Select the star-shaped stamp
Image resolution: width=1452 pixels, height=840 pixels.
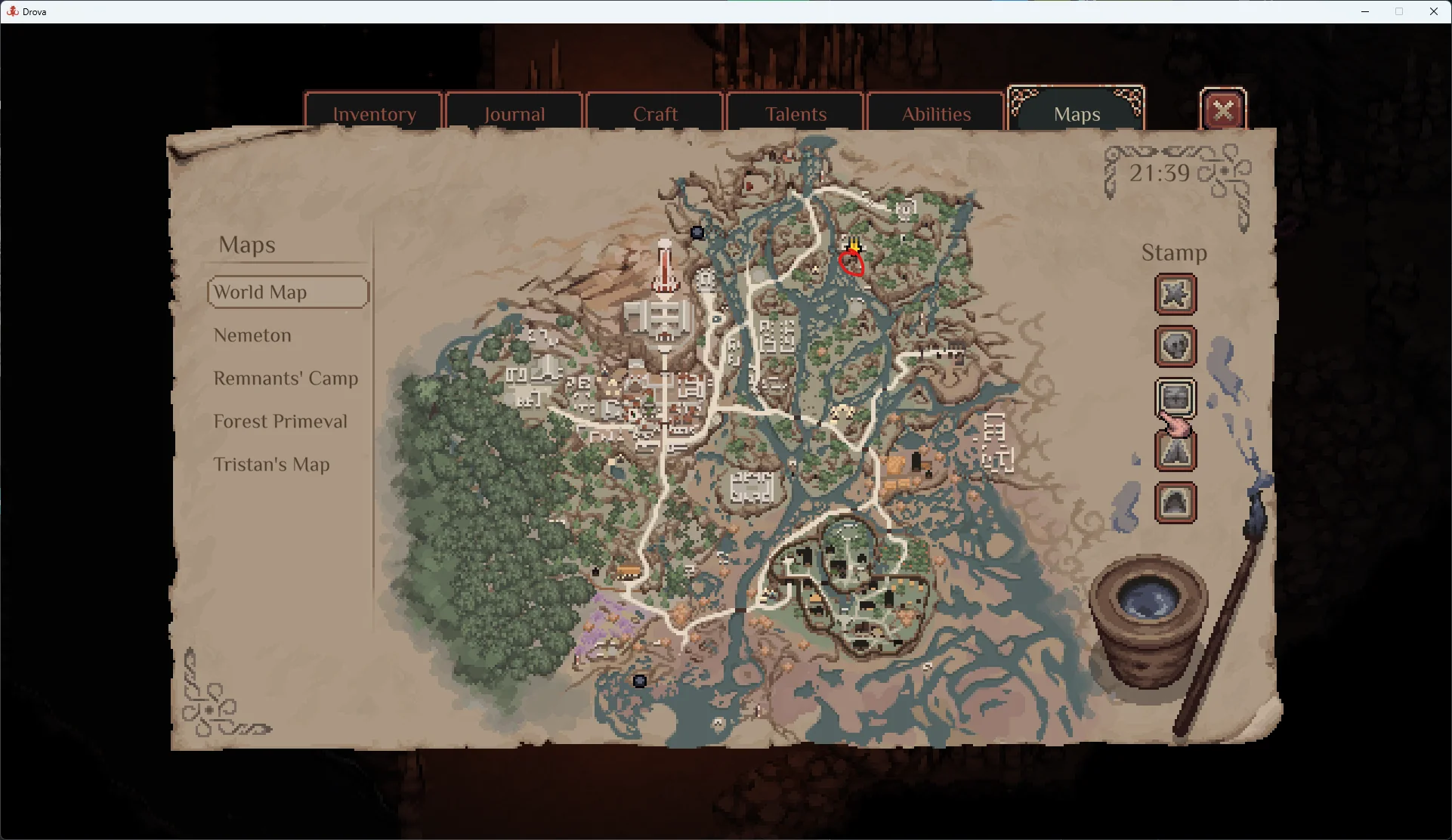tap(1175, 295)
